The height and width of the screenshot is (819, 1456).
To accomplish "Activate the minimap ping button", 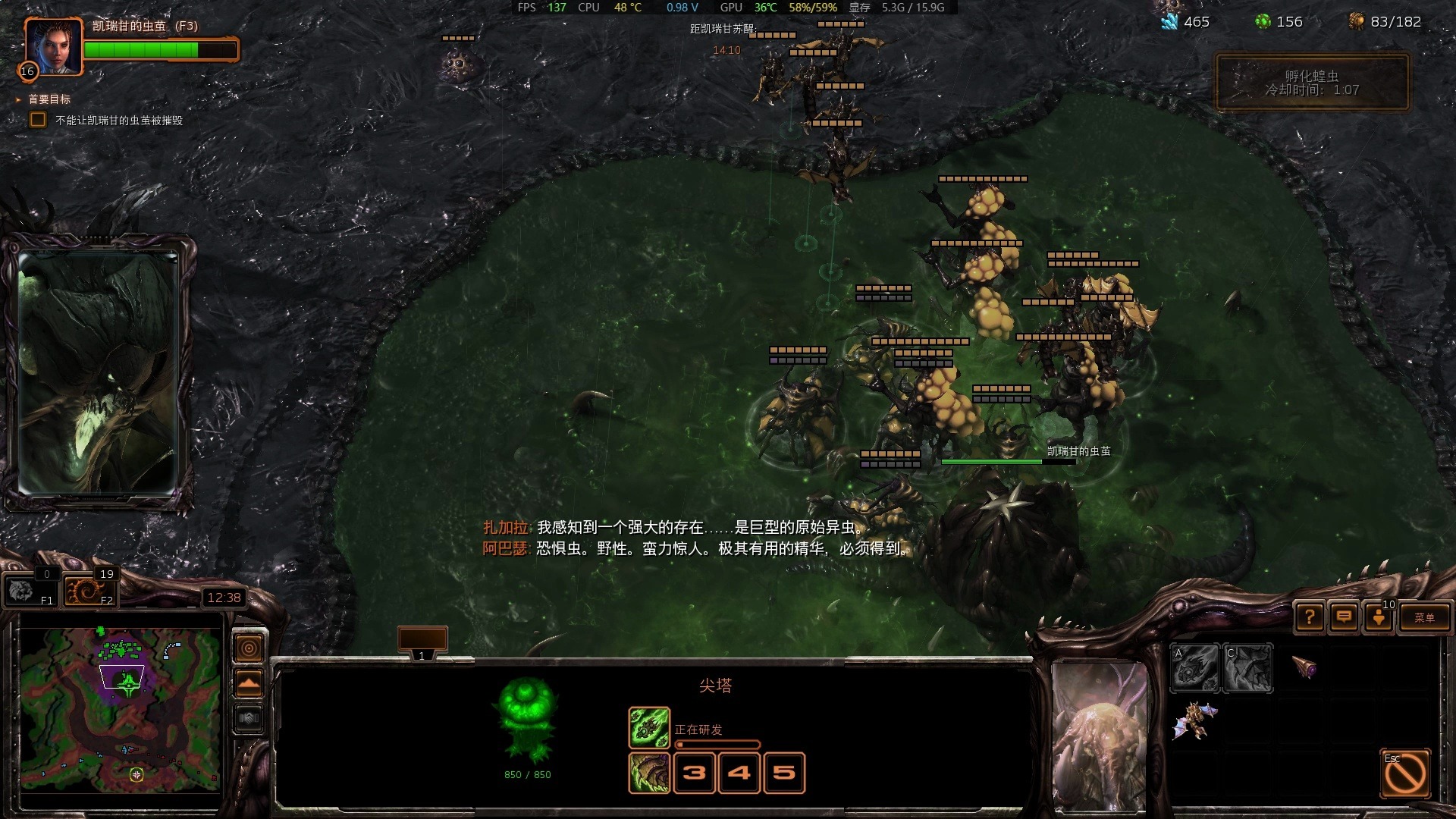I will point(249,648).
